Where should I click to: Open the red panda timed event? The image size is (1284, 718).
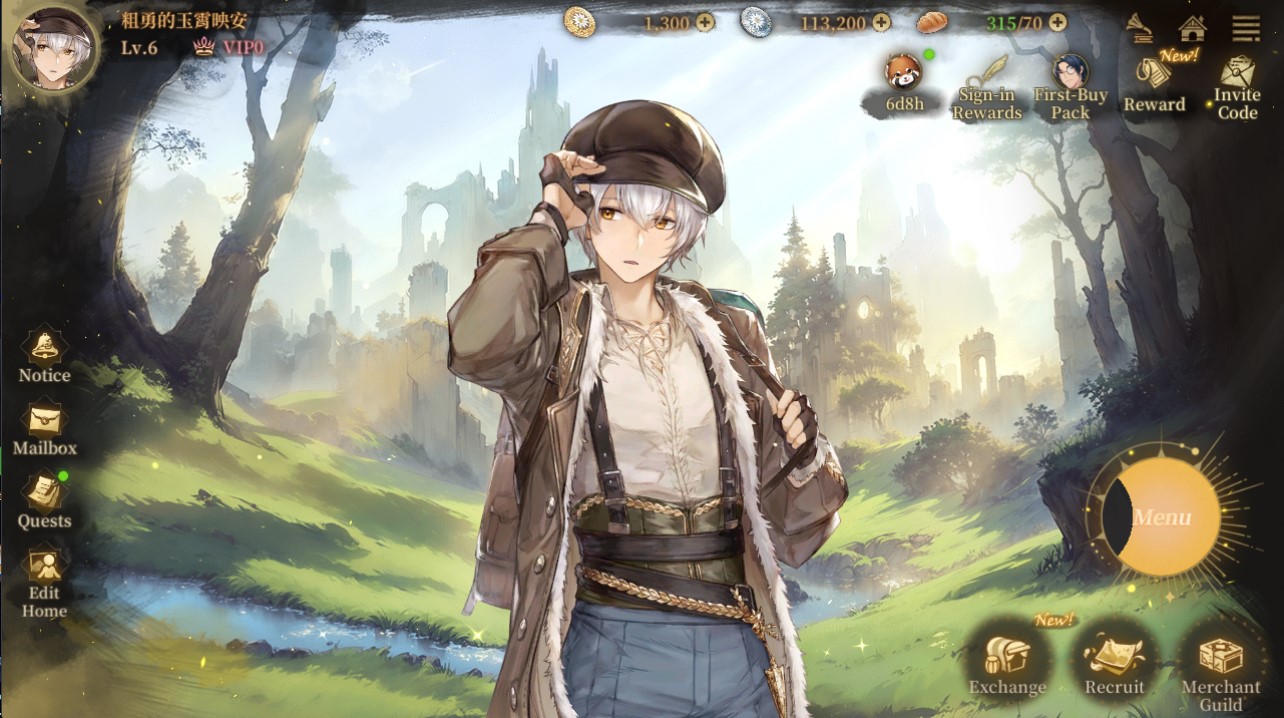click(903, 80)
